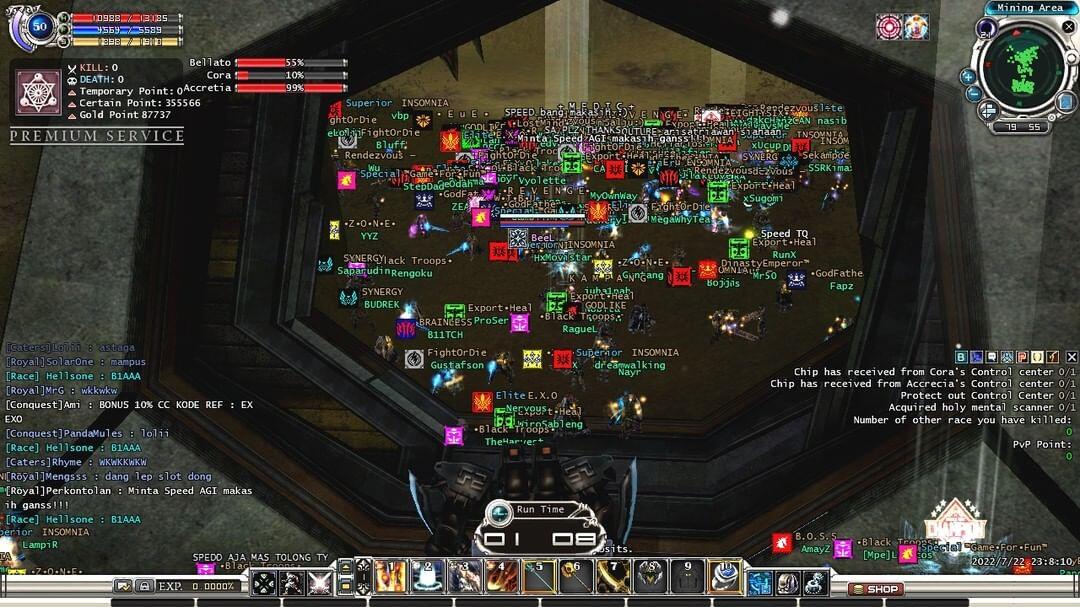Open the SHOP button
Viewport: 1080px width, 607px height.
[875, 589]
